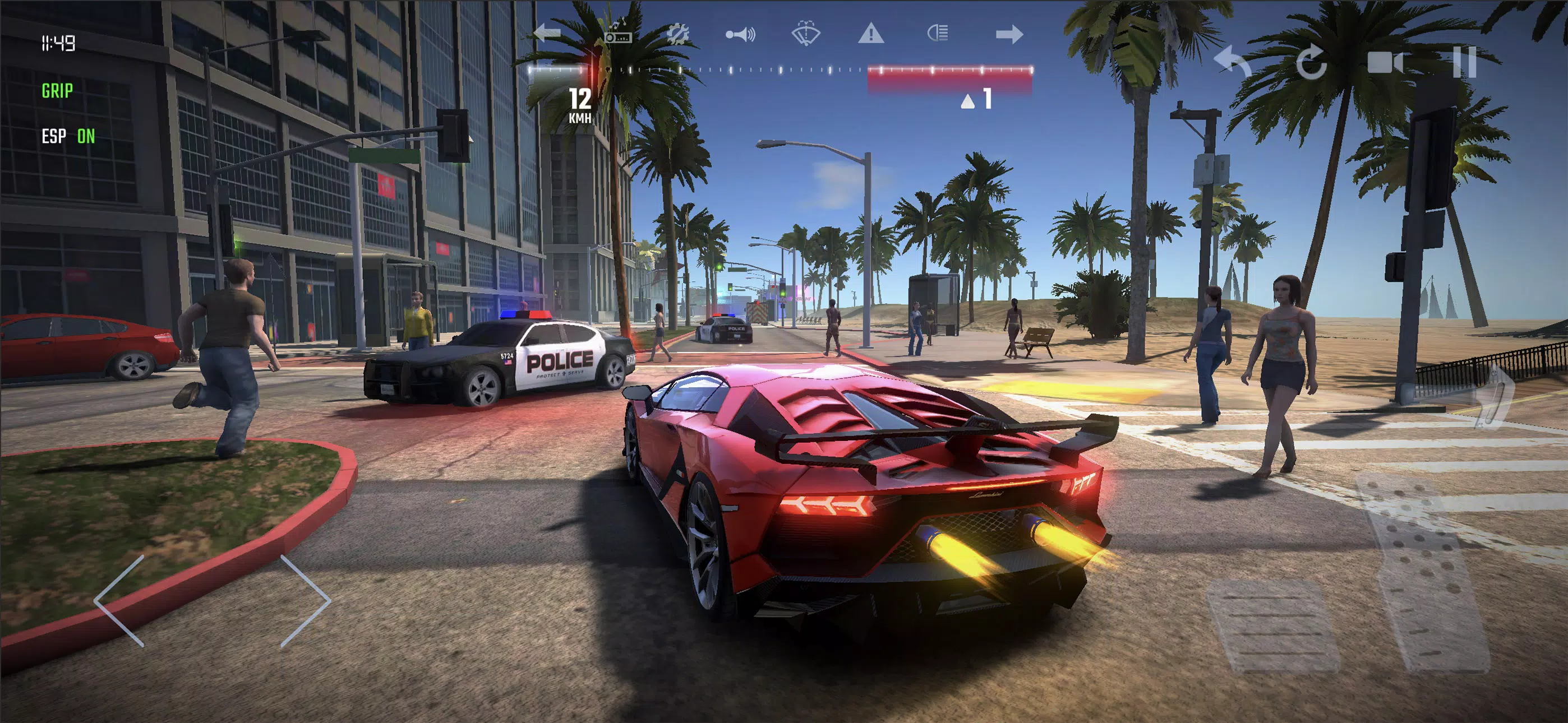Pause the game
Image resolution: width=1568 pixels, height=723 pixels.
pyautogui.click(x=1464, y=62)
